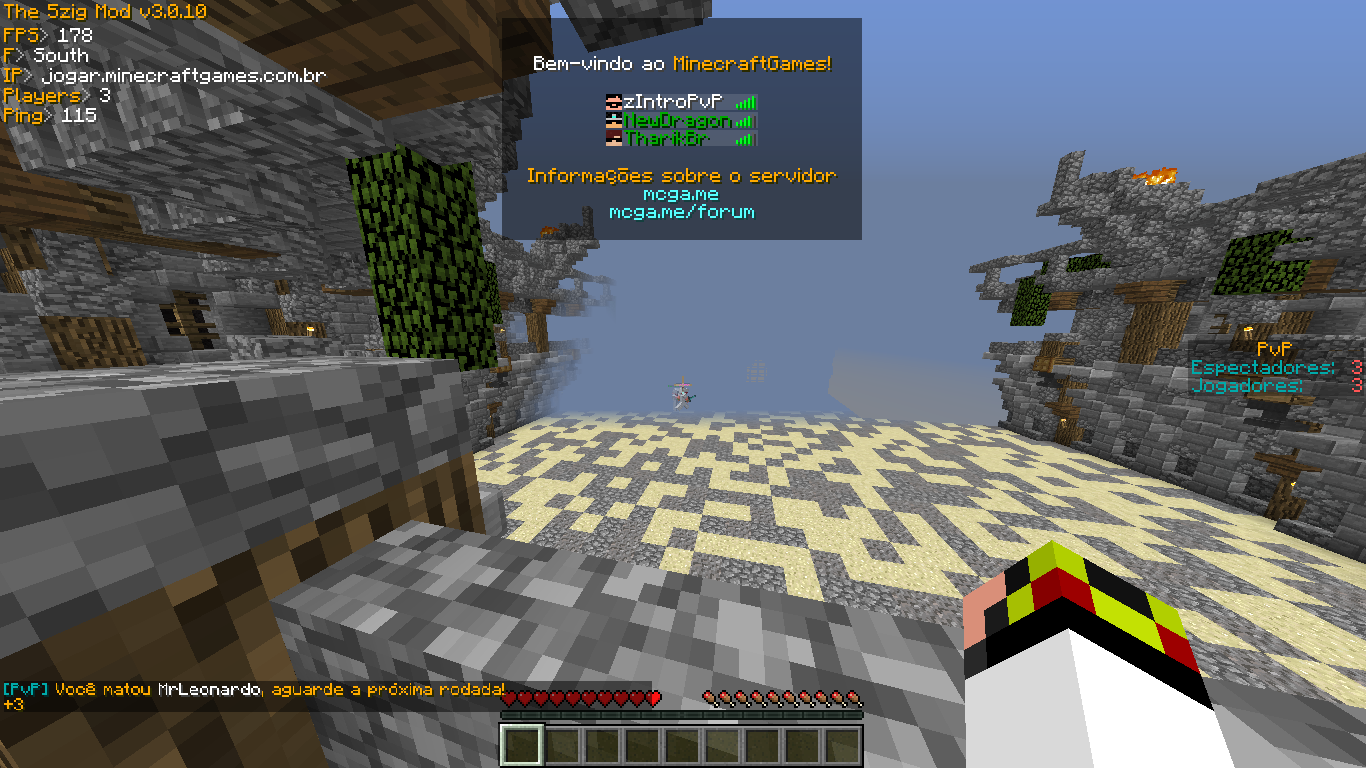Select the highlighted hotbar slot

coord(521,746)
